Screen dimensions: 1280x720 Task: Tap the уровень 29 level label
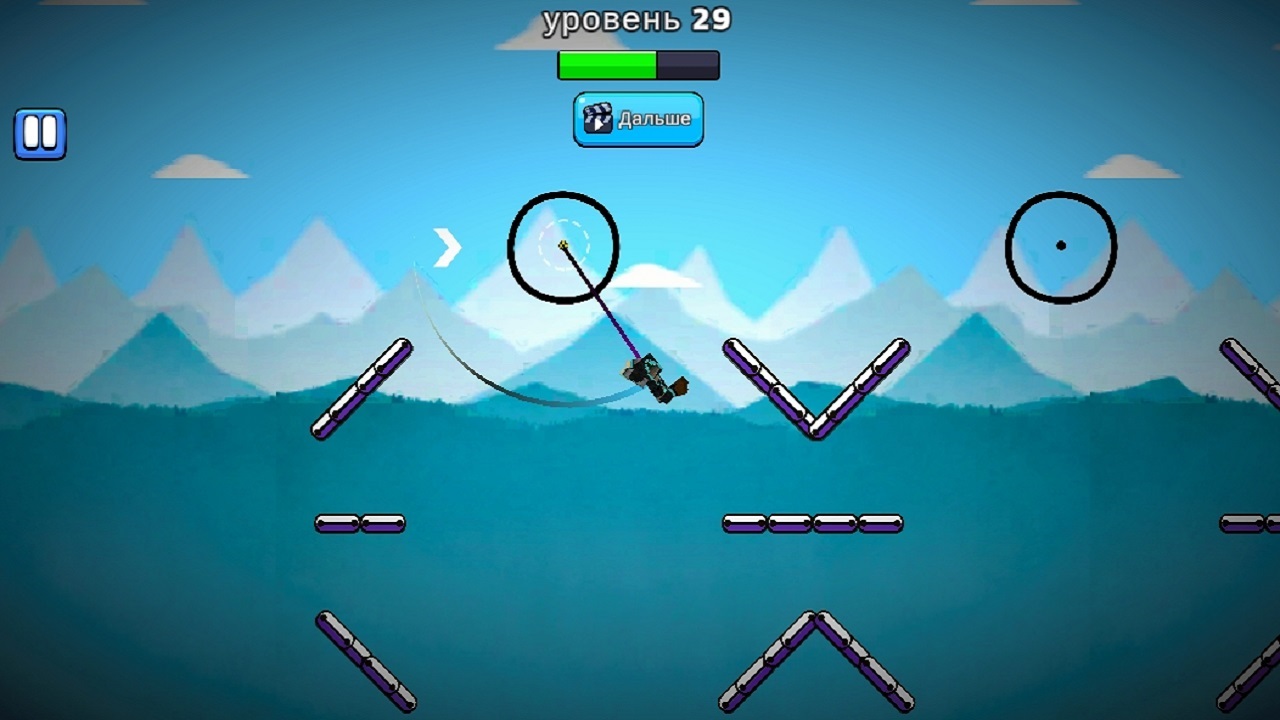[636, 19]
